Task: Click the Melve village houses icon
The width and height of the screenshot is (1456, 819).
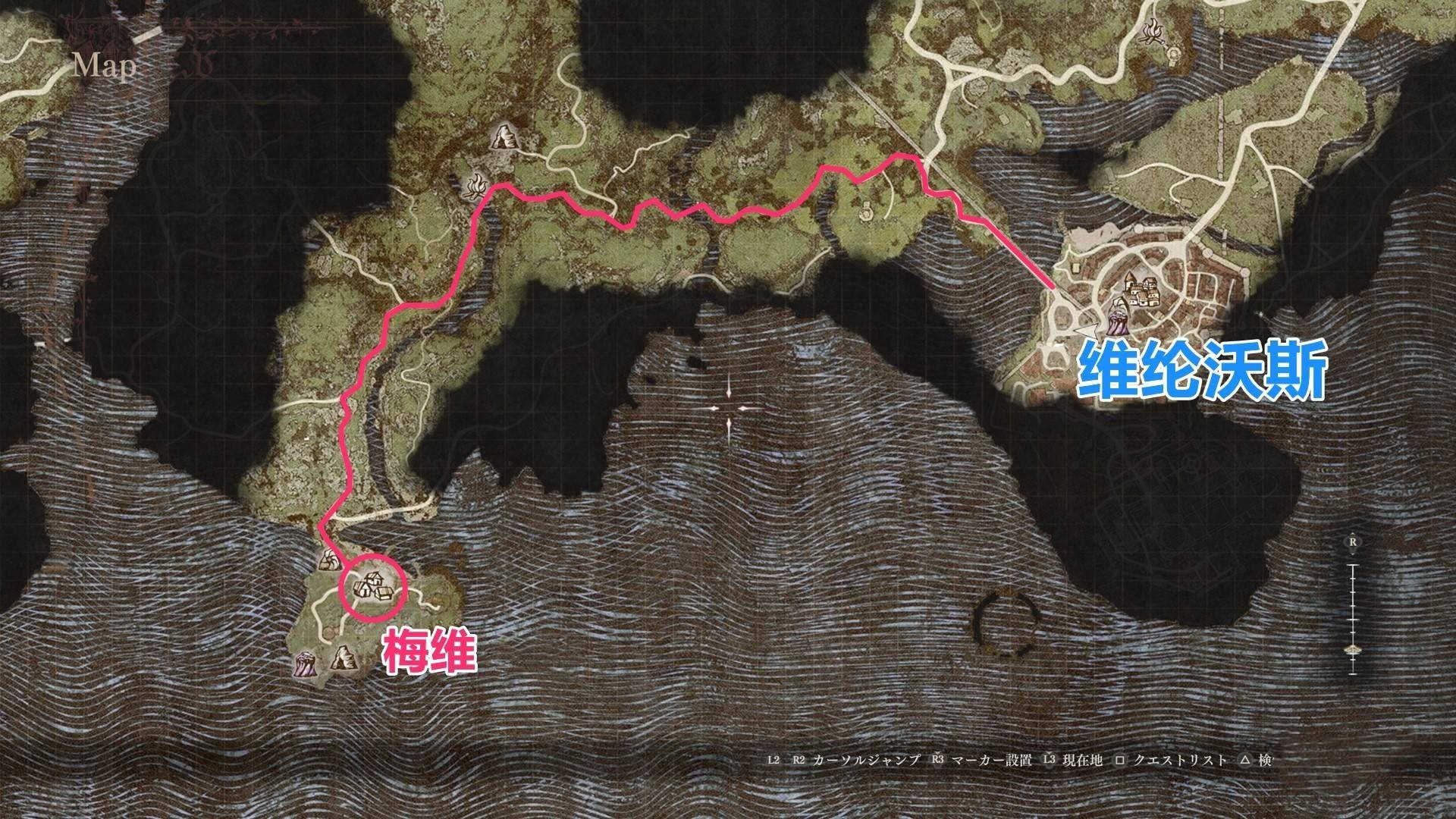Action: 373,585
